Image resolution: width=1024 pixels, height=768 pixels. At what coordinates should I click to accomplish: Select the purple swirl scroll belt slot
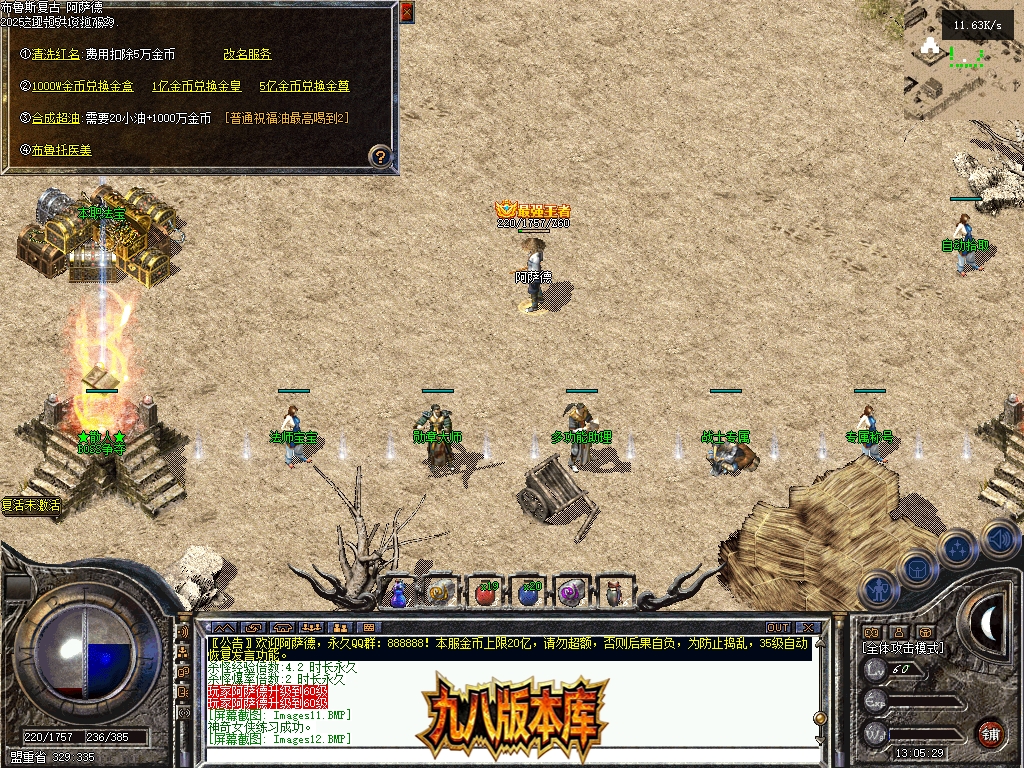pyautogui.click(x=571, y=592)
